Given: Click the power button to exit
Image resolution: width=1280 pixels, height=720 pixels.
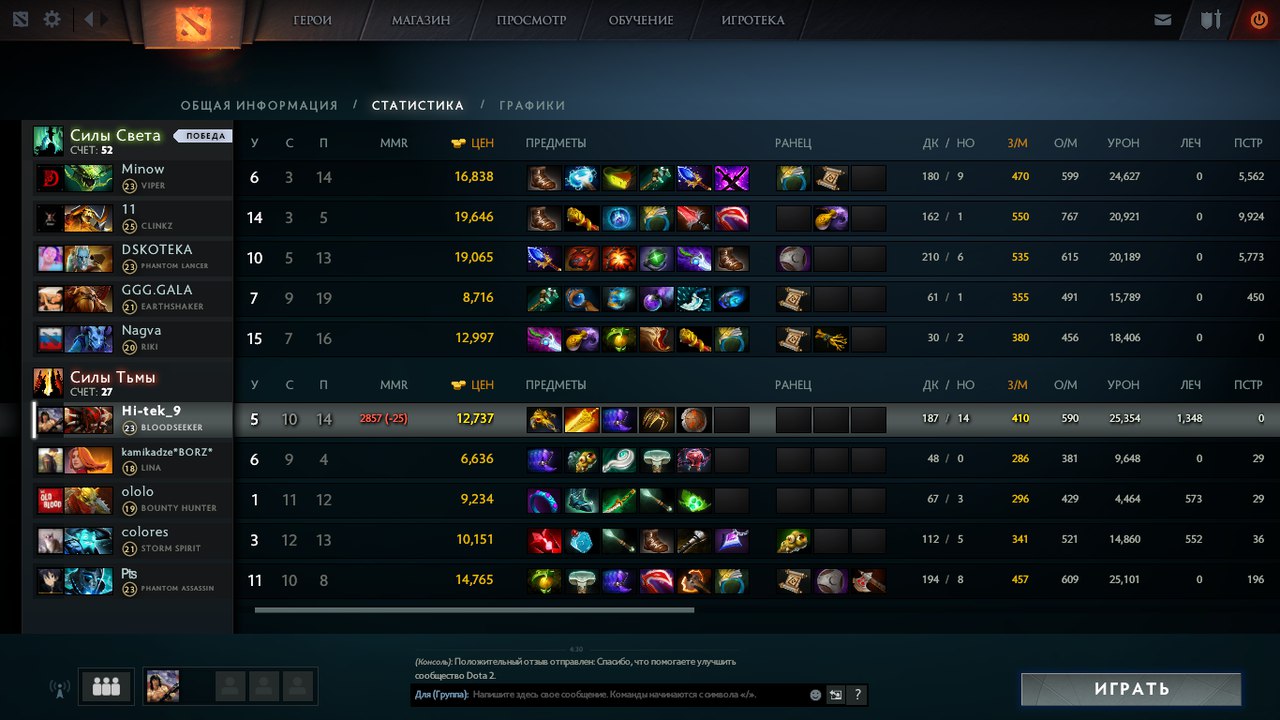Looking at the screenshot, I should click(x=1258, y=17).
